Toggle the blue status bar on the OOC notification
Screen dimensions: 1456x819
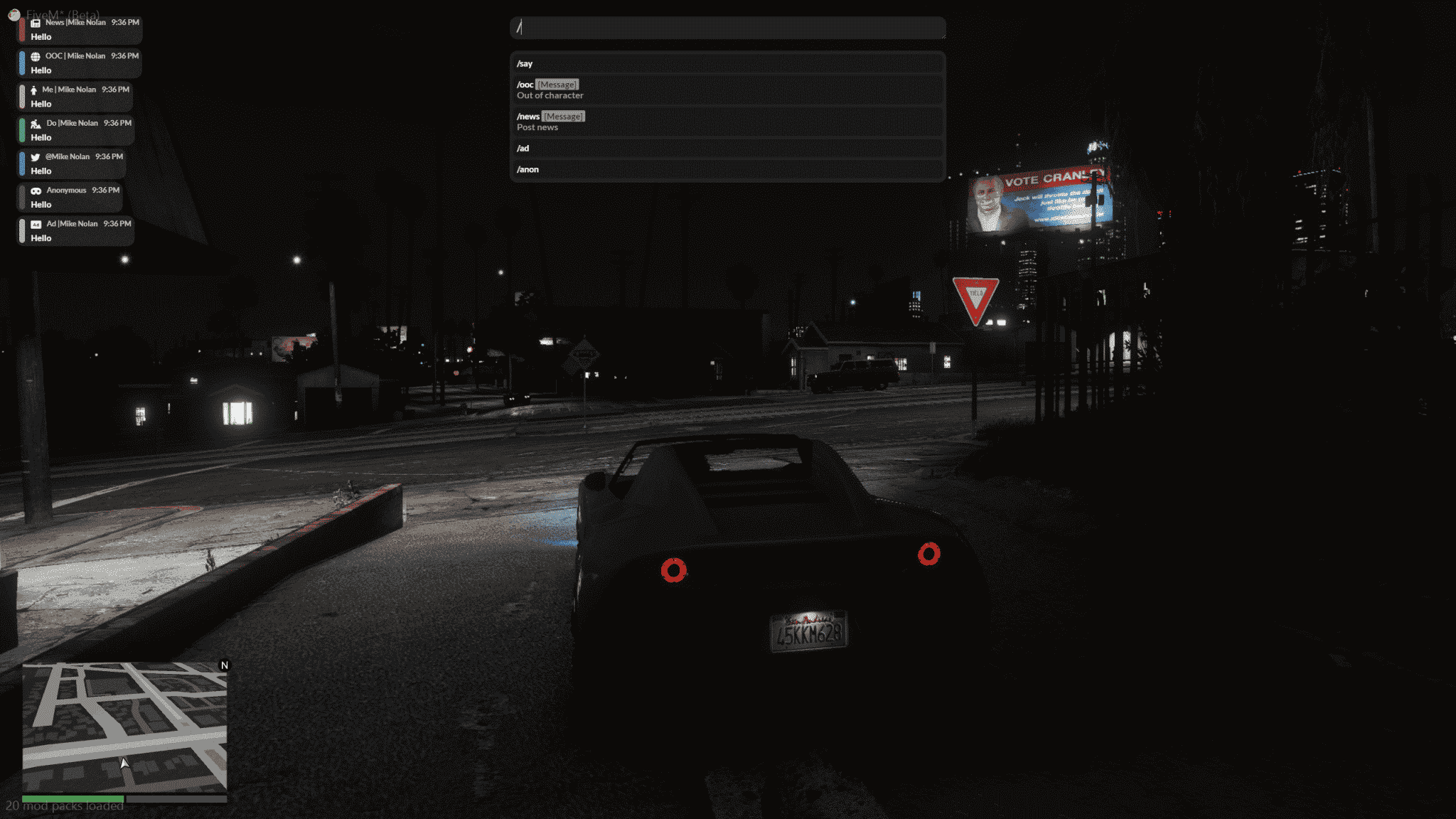22,64
